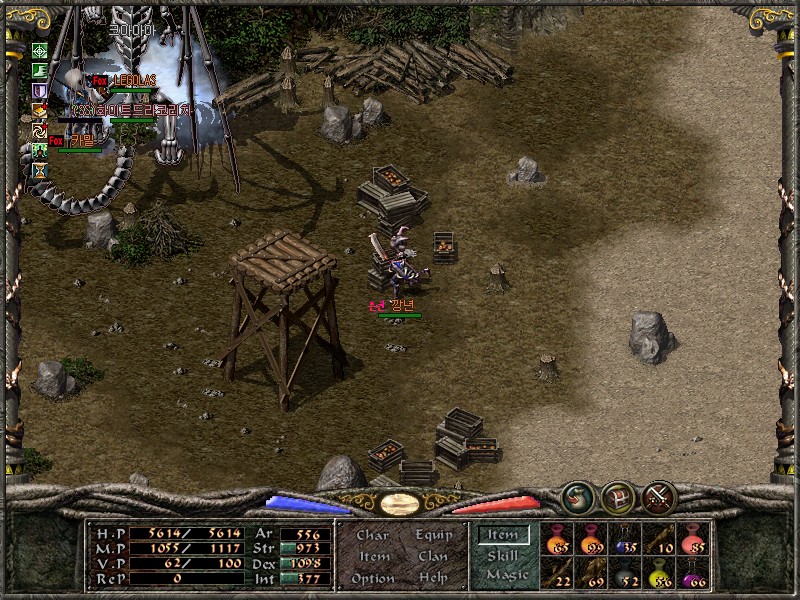Open the Help menu
This screenshot has height=600, width=800.
[433, 579]
